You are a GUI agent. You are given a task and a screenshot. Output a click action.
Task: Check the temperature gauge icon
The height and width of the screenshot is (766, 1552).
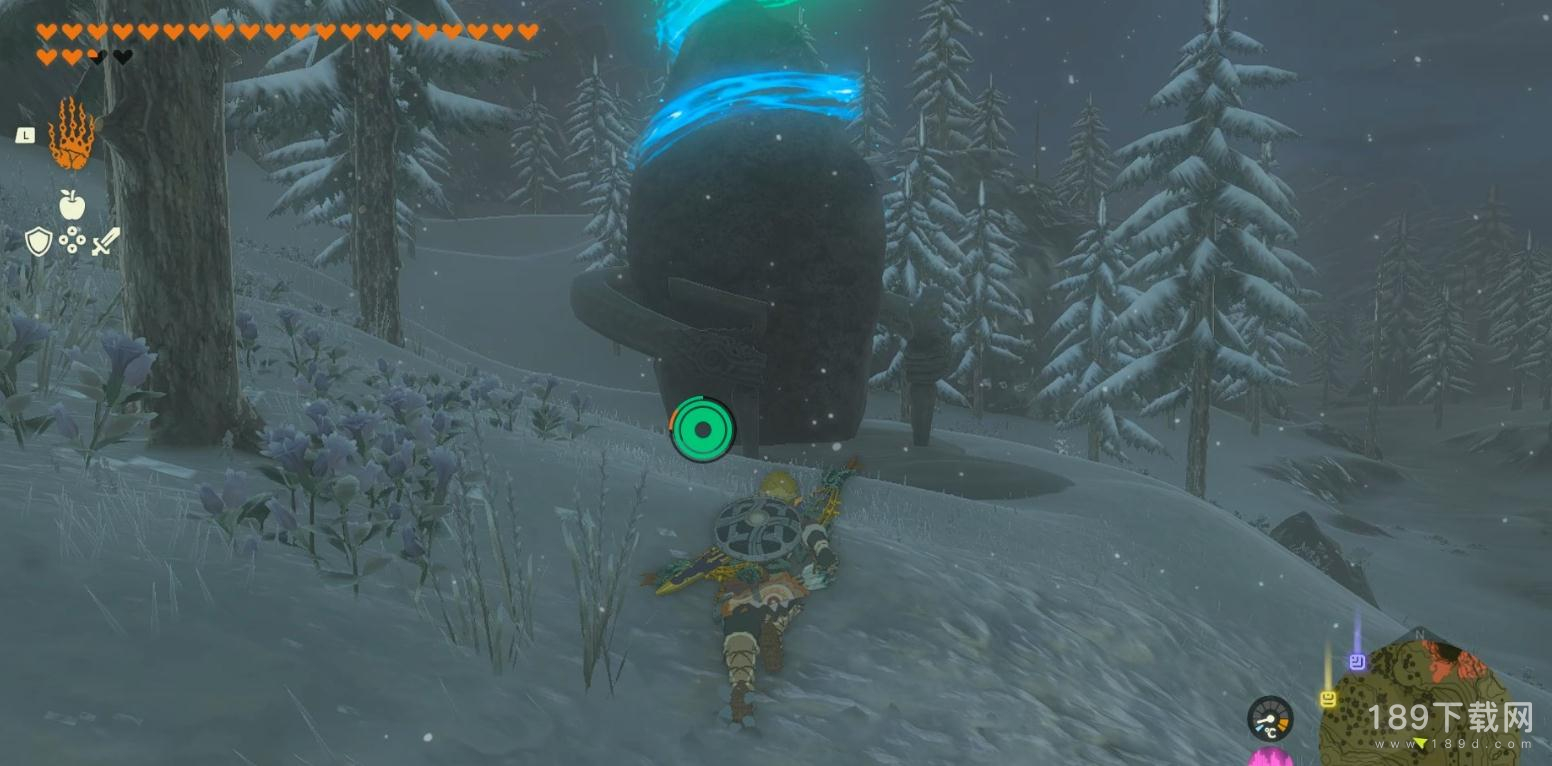[1270, 718]
